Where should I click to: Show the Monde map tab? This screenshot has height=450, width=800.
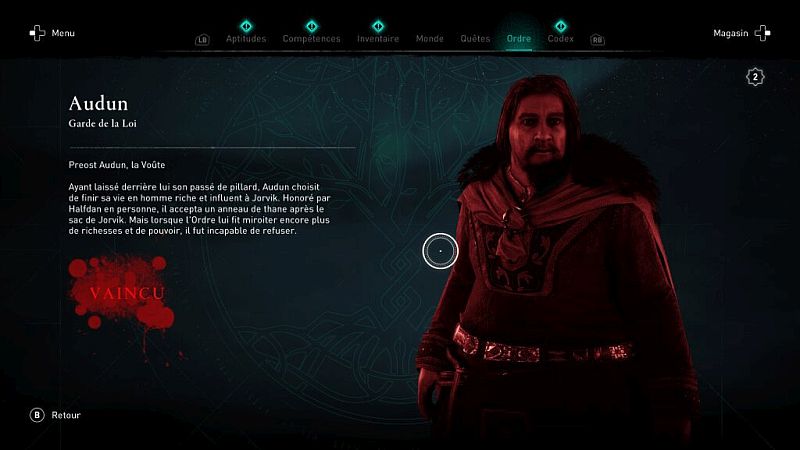click(429, 39)
